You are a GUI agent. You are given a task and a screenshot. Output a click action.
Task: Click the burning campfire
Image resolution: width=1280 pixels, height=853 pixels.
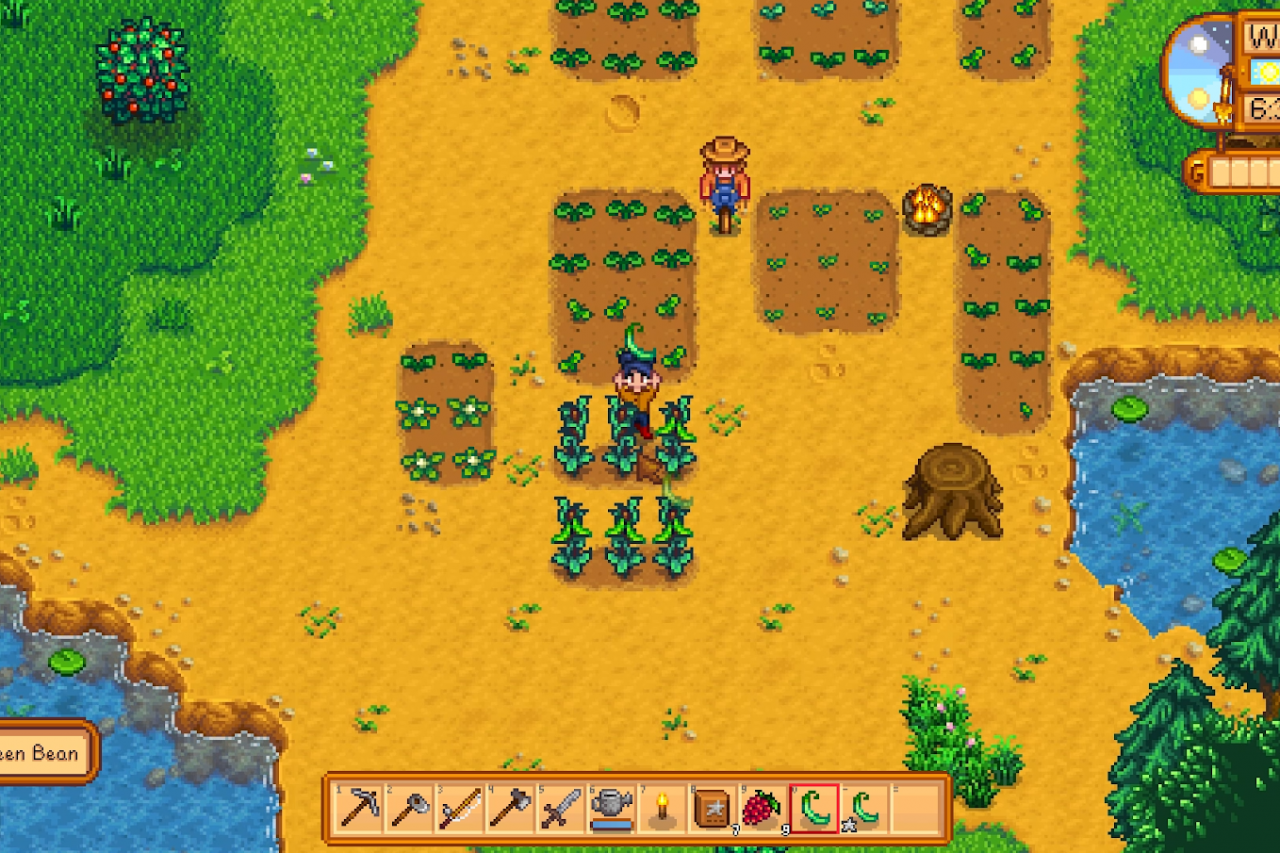(x=927, y=208)
